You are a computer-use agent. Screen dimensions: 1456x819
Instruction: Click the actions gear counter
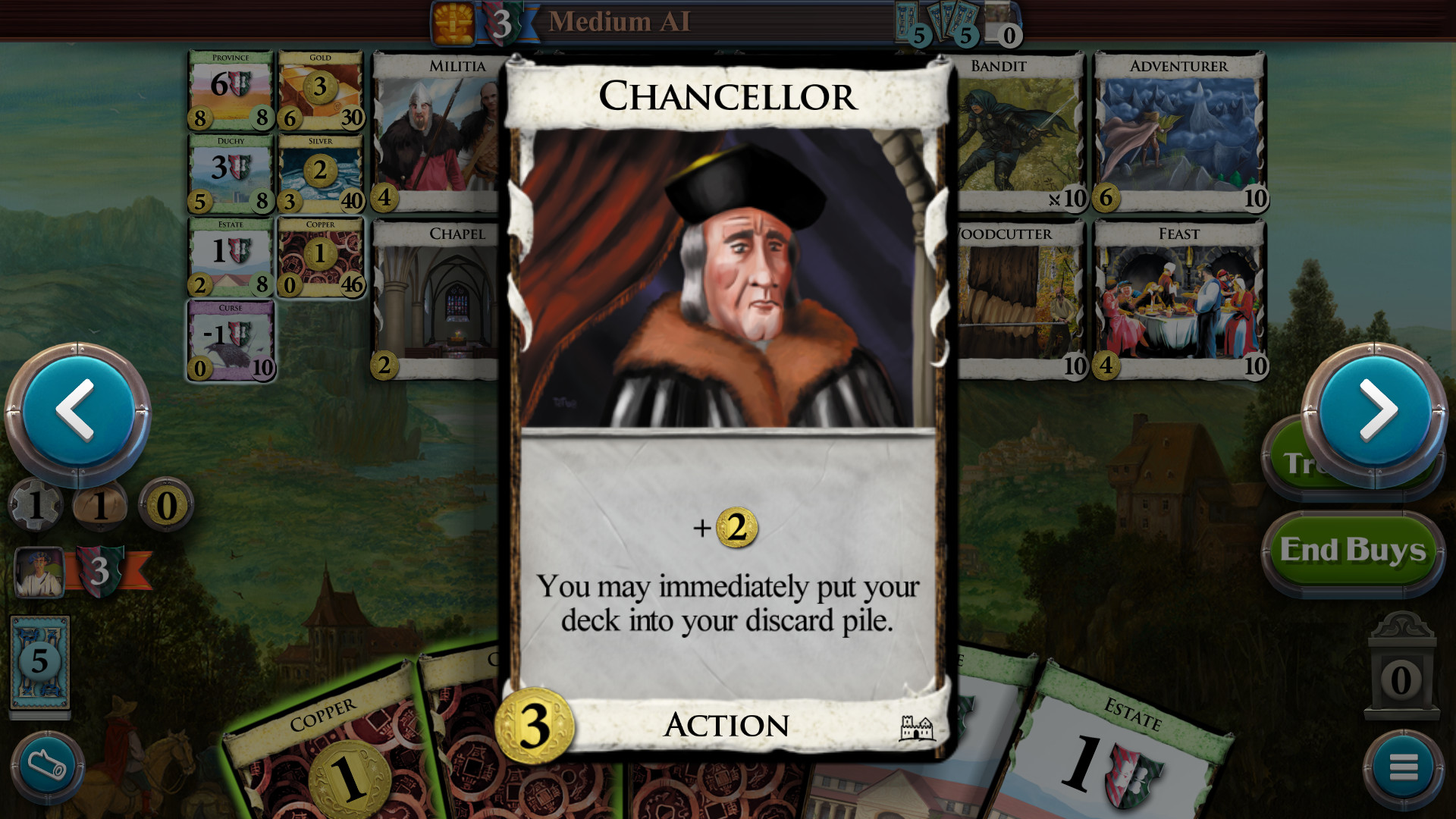coord(38,504)
